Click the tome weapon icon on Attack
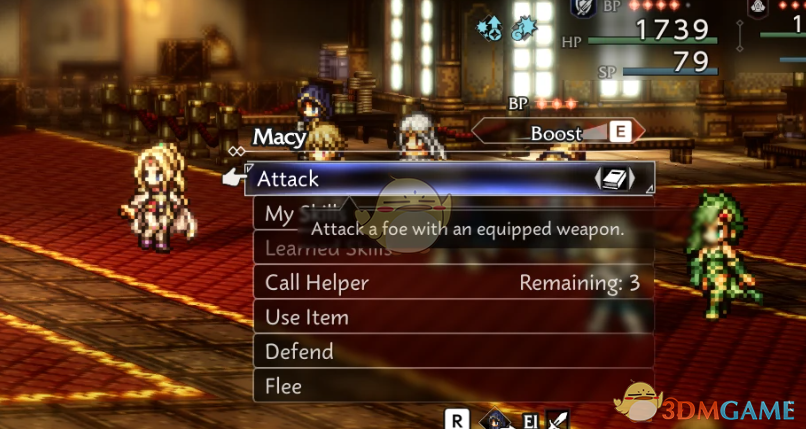Image resolution: width=806 pixels, height=429 pixels. pos(616,179)
